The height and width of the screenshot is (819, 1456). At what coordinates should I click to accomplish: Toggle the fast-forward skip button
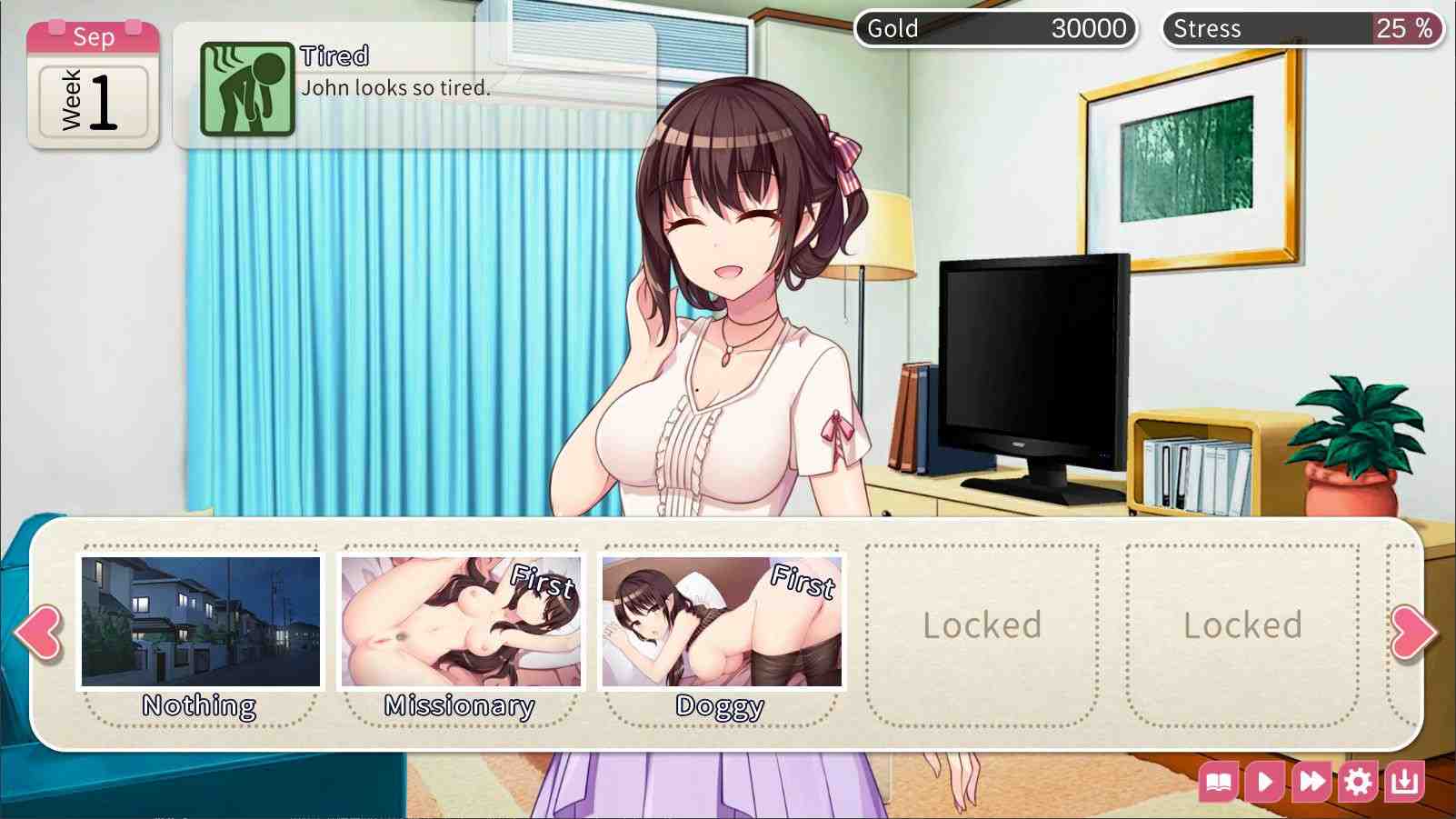tap(1311, 782)
